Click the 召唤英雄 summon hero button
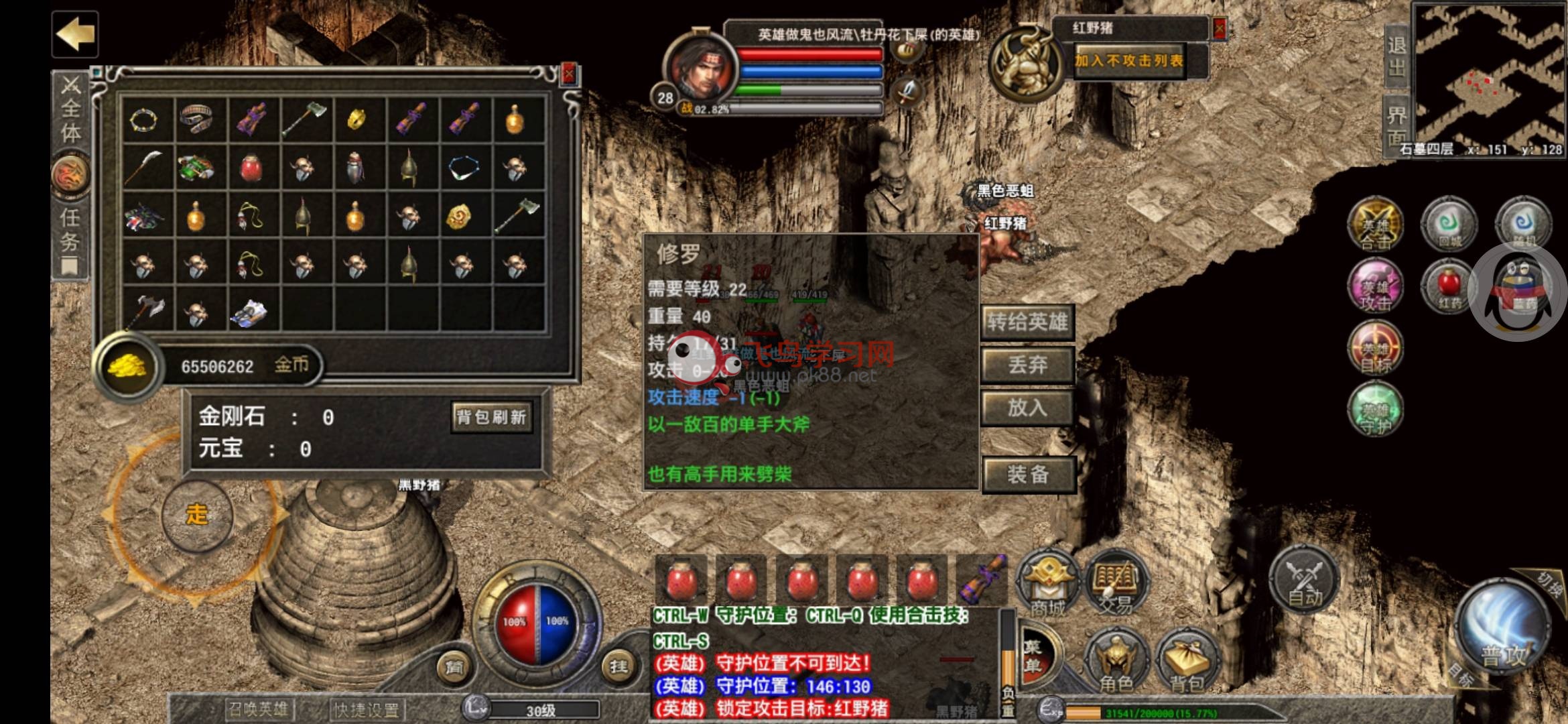This screenshot has width=1568, height=724. pyautogui.click(x=257, y=709)
